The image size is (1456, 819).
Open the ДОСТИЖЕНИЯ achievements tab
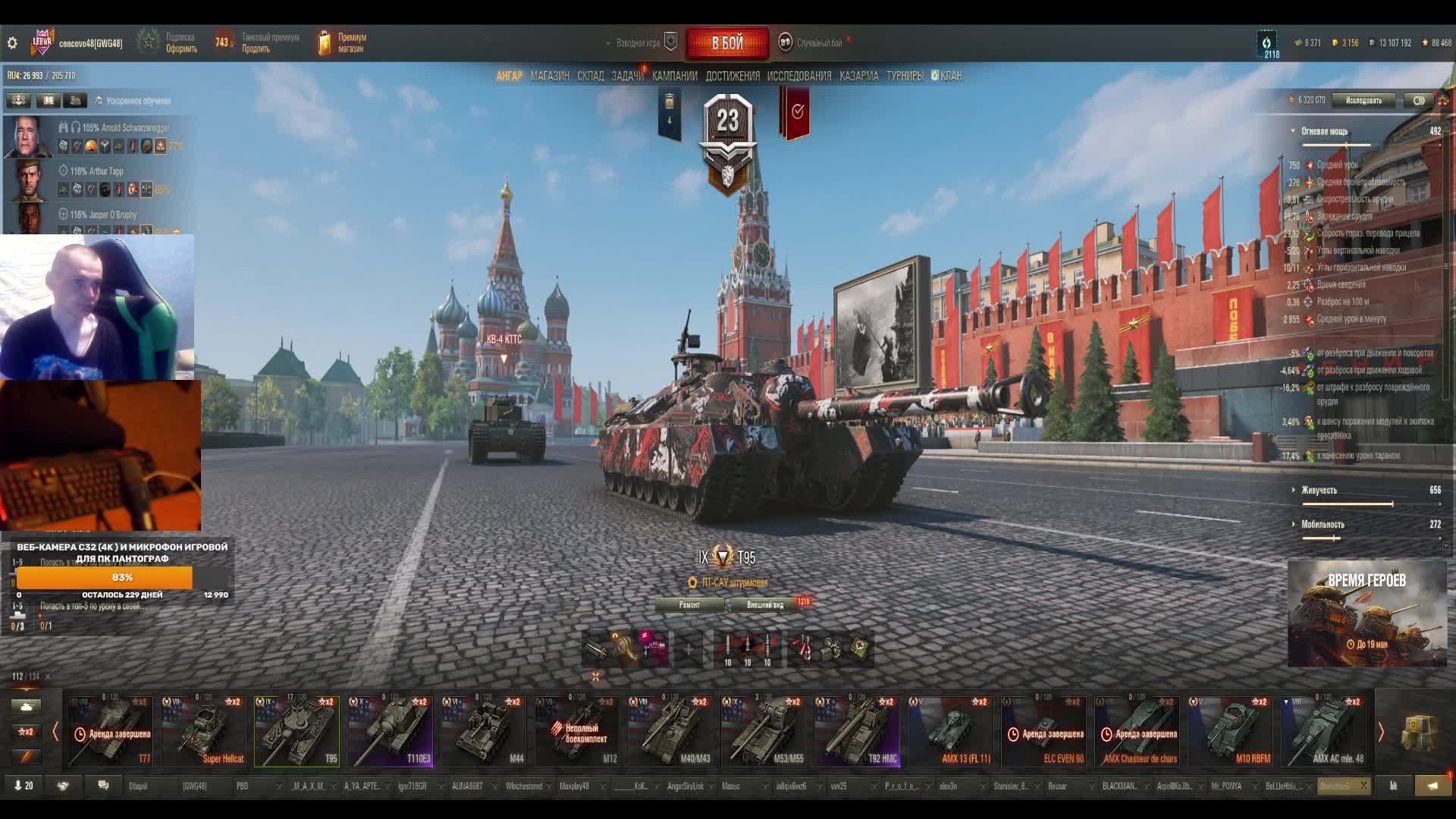click(732, 76)
